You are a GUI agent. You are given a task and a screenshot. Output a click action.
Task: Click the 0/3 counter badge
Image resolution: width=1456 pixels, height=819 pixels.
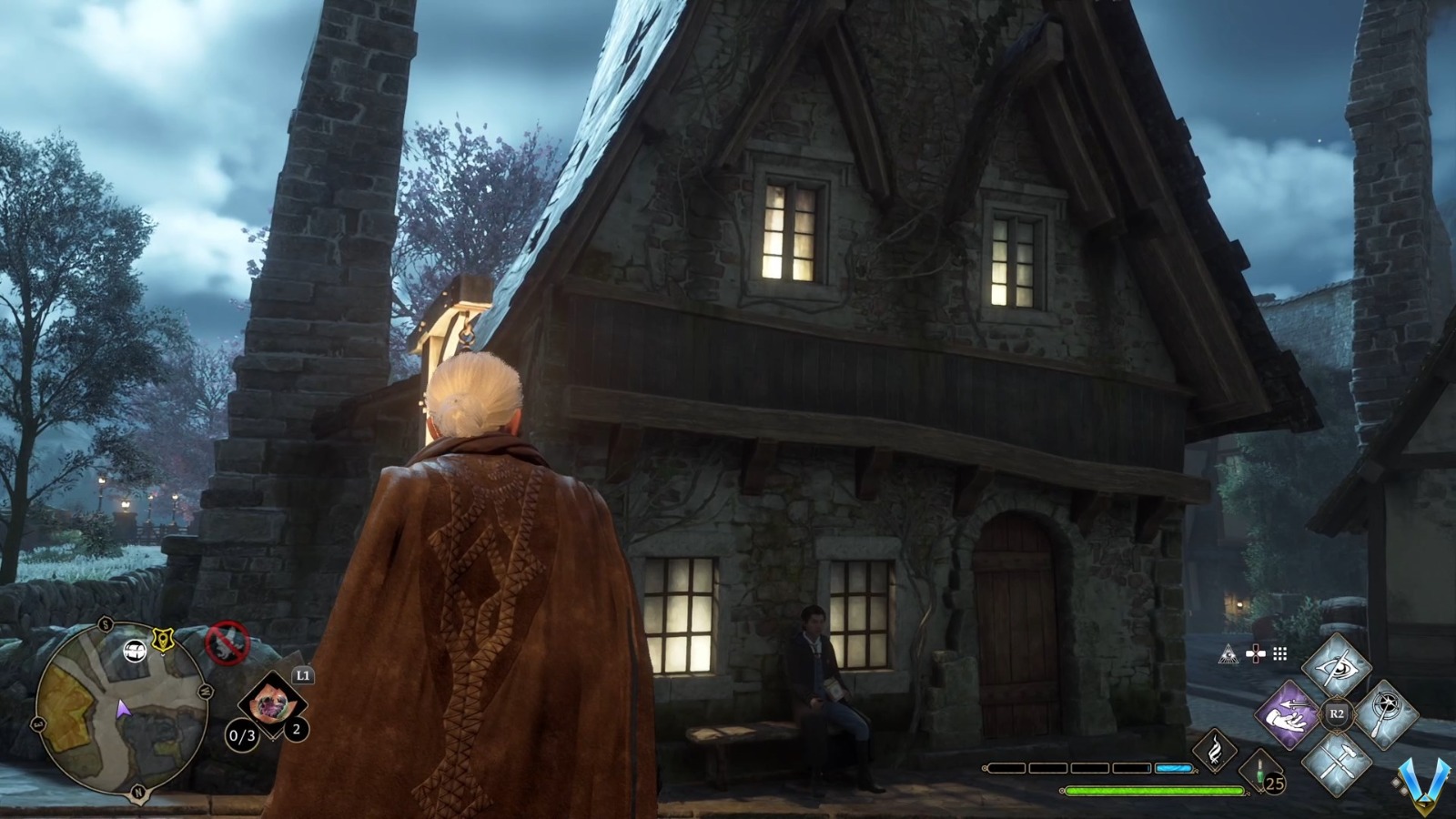point(242,735)
